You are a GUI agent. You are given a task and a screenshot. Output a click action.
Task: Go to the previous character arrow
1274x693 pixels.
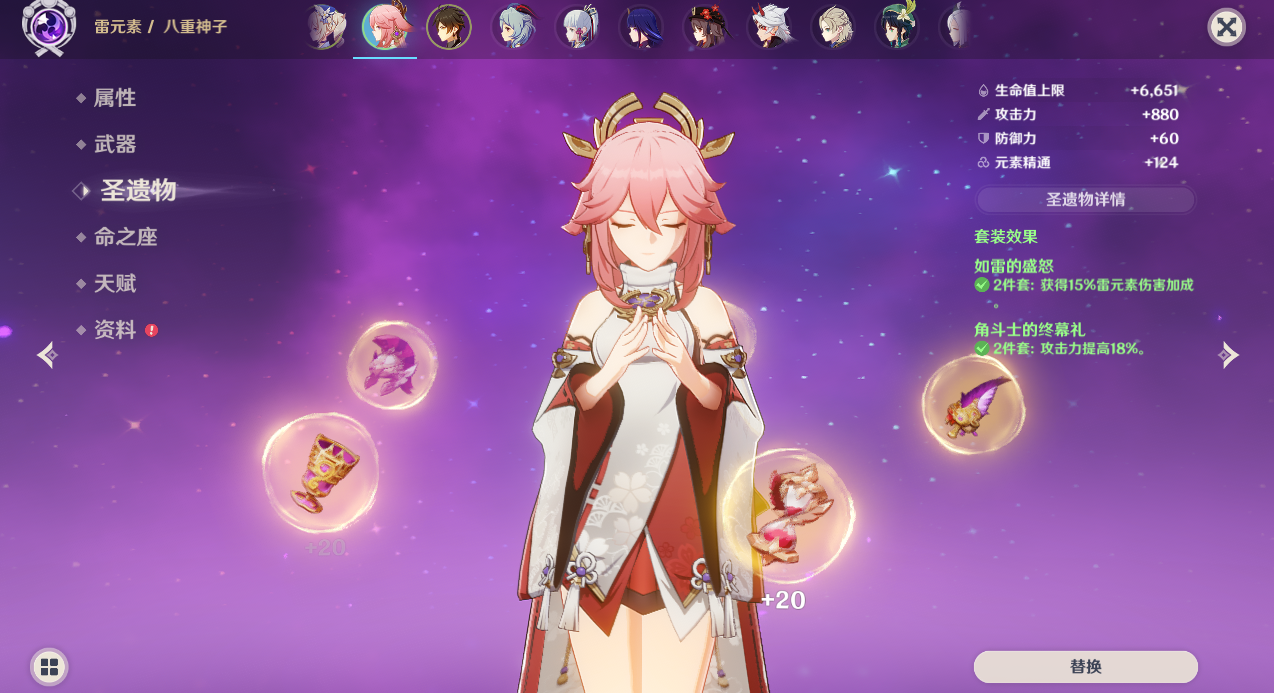(47, 355)
